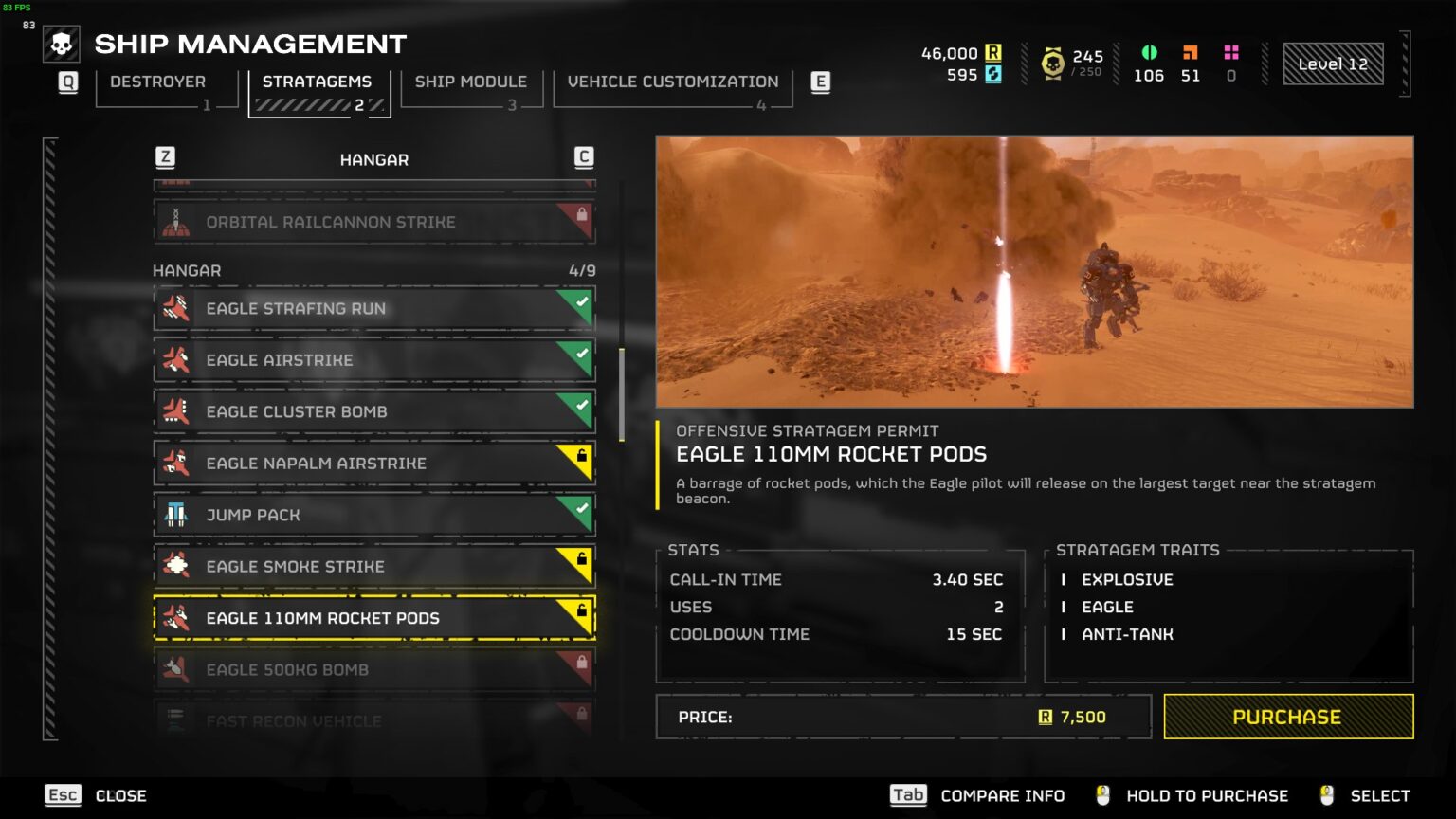
Task: Click the skull emblem next to Ship Management
Action: pos(59,43)
